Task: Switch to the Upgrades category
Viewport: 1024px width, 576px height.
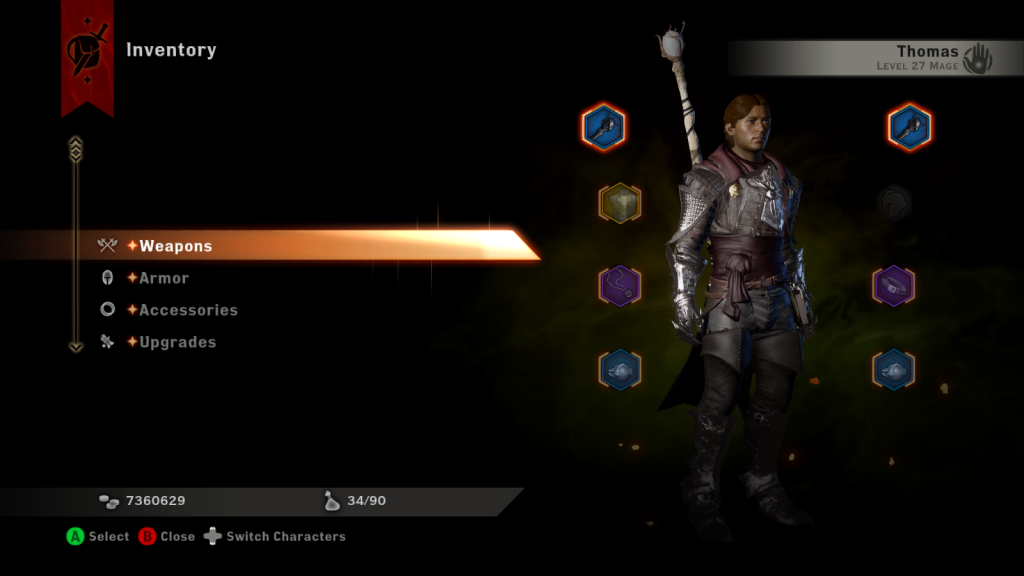Action: pyautogui.click(x=177, y=342)
